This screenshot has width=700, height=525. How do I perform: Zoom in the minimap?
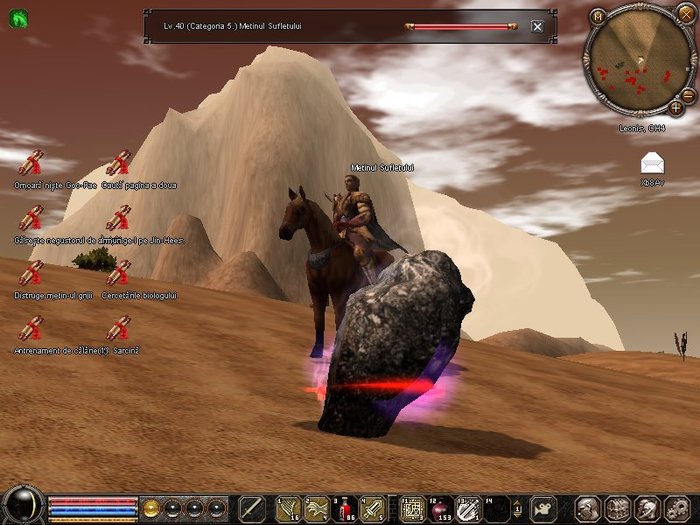pos(676,107)
